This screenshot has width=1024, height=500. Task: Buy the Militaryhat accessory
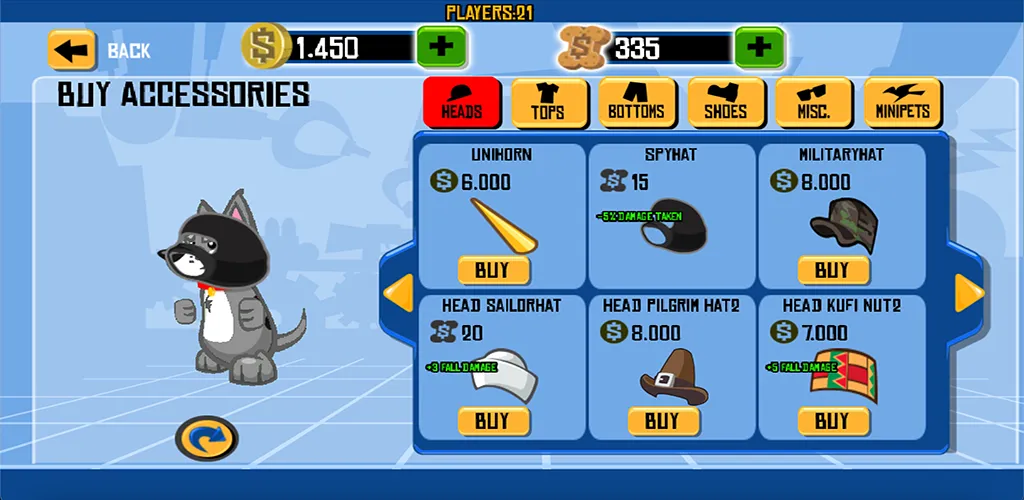pos(832,270)
